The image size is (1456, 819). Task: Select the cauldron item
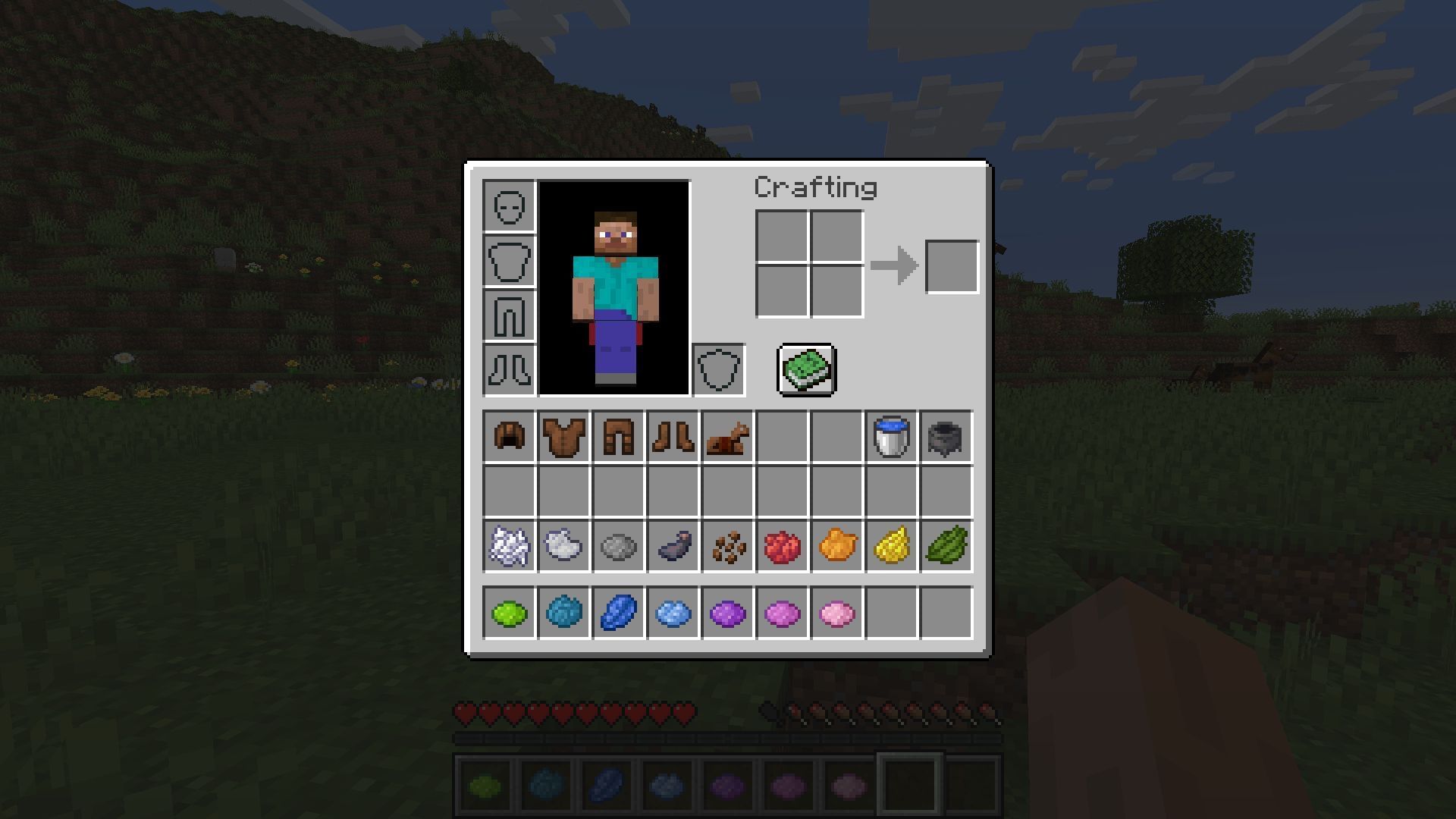946,437
